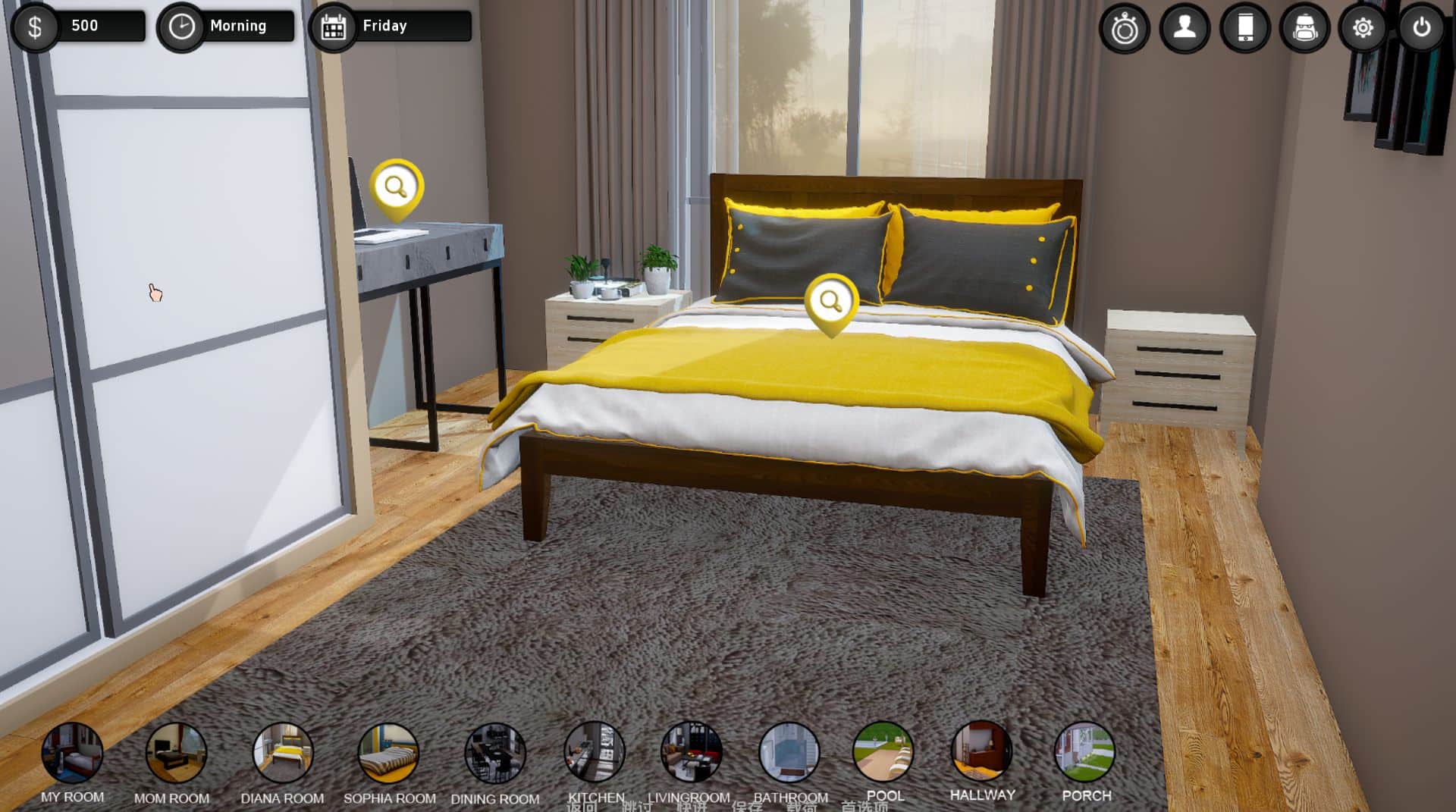
Task: Visit the KITCHEN
Action: pyautogui.click(x=595, y=751)
